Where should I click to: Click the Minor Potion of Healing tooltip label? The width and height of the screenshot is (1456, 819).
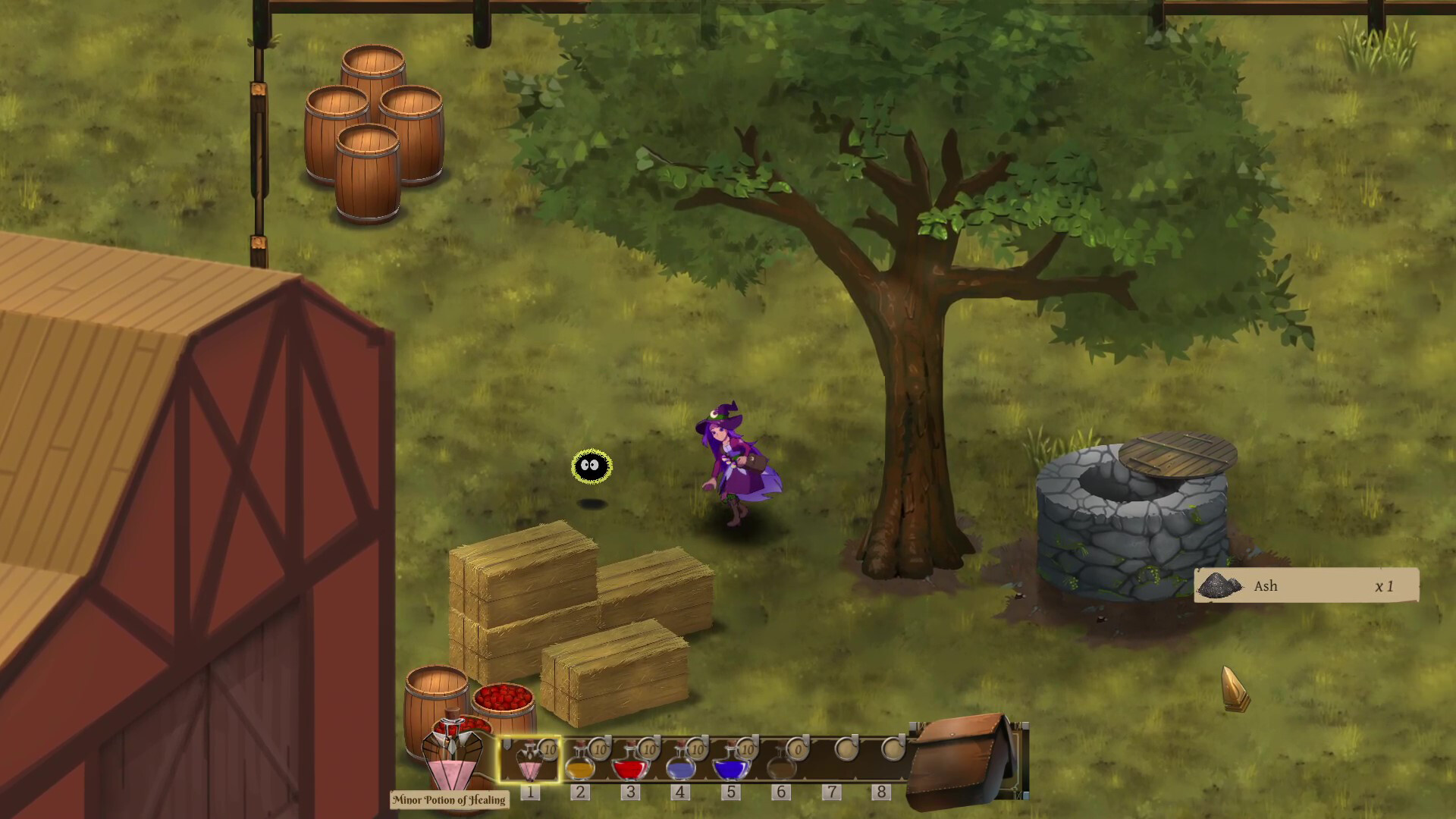449,800
